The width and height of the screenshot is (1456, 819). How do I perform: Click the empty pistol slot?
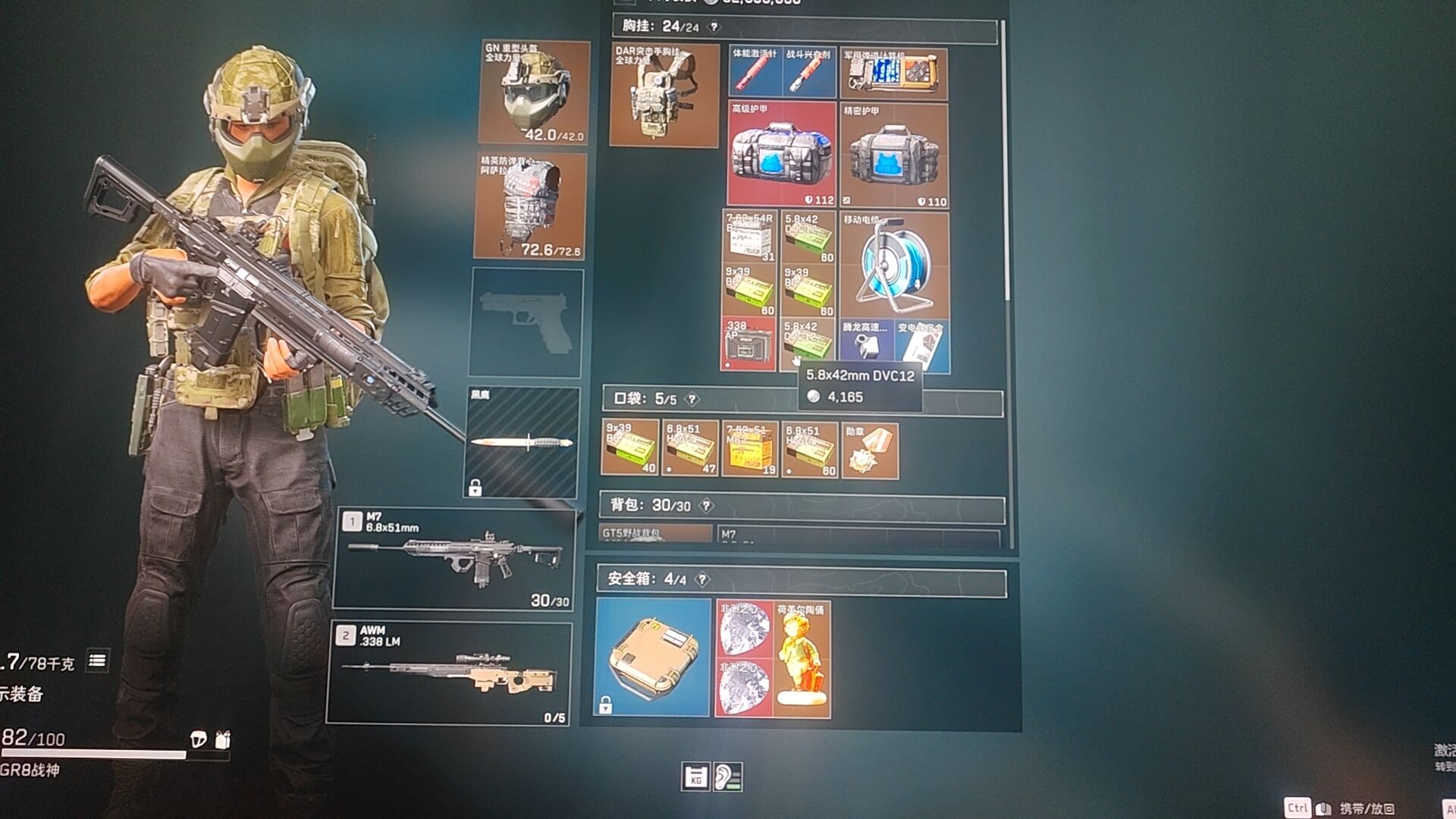click(x=527, y=322)
